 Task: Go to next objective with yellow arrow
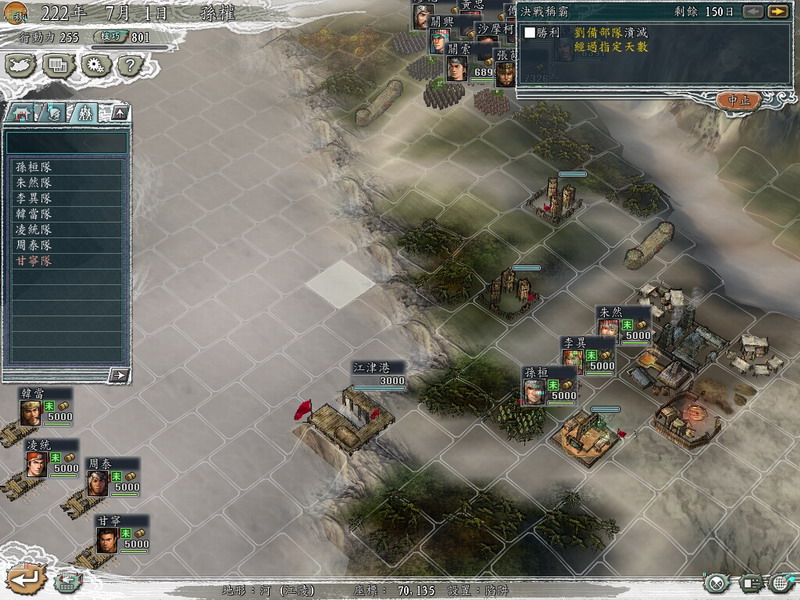click(777, 12)
